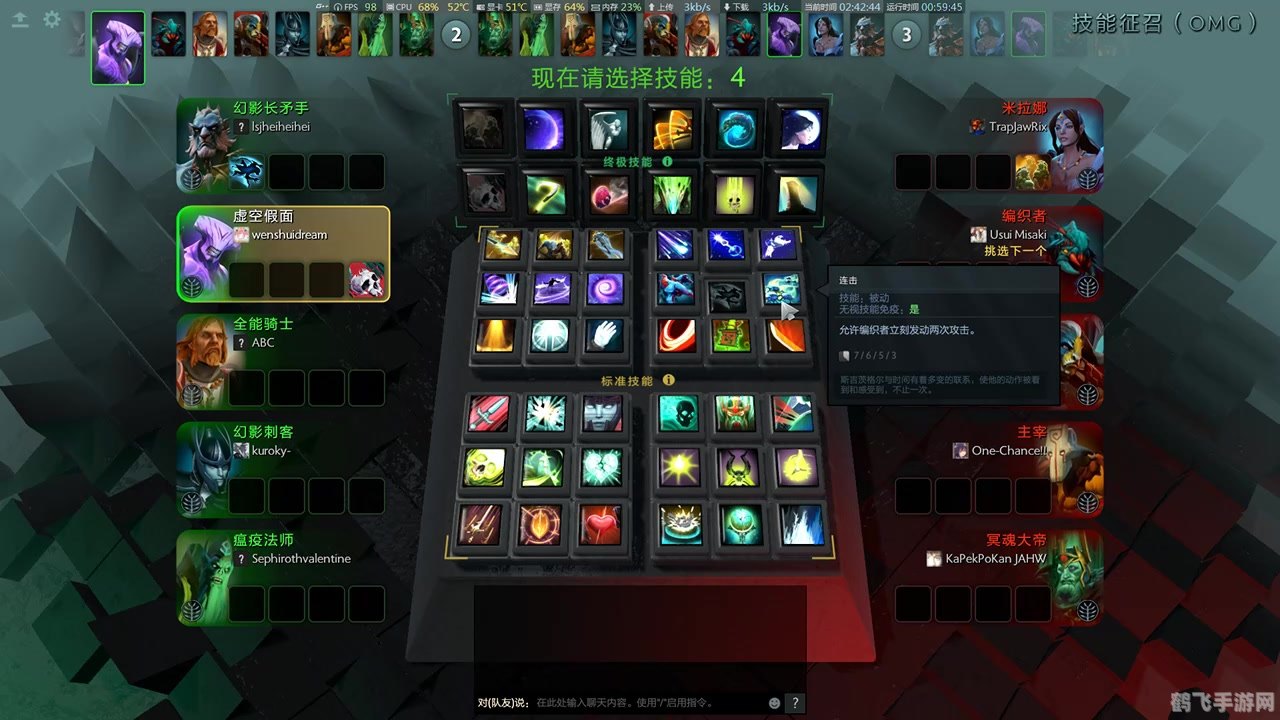Open the 终极技能 info indicator
The height and width of the screenshot is (720, 1280).
click(667, 162)
